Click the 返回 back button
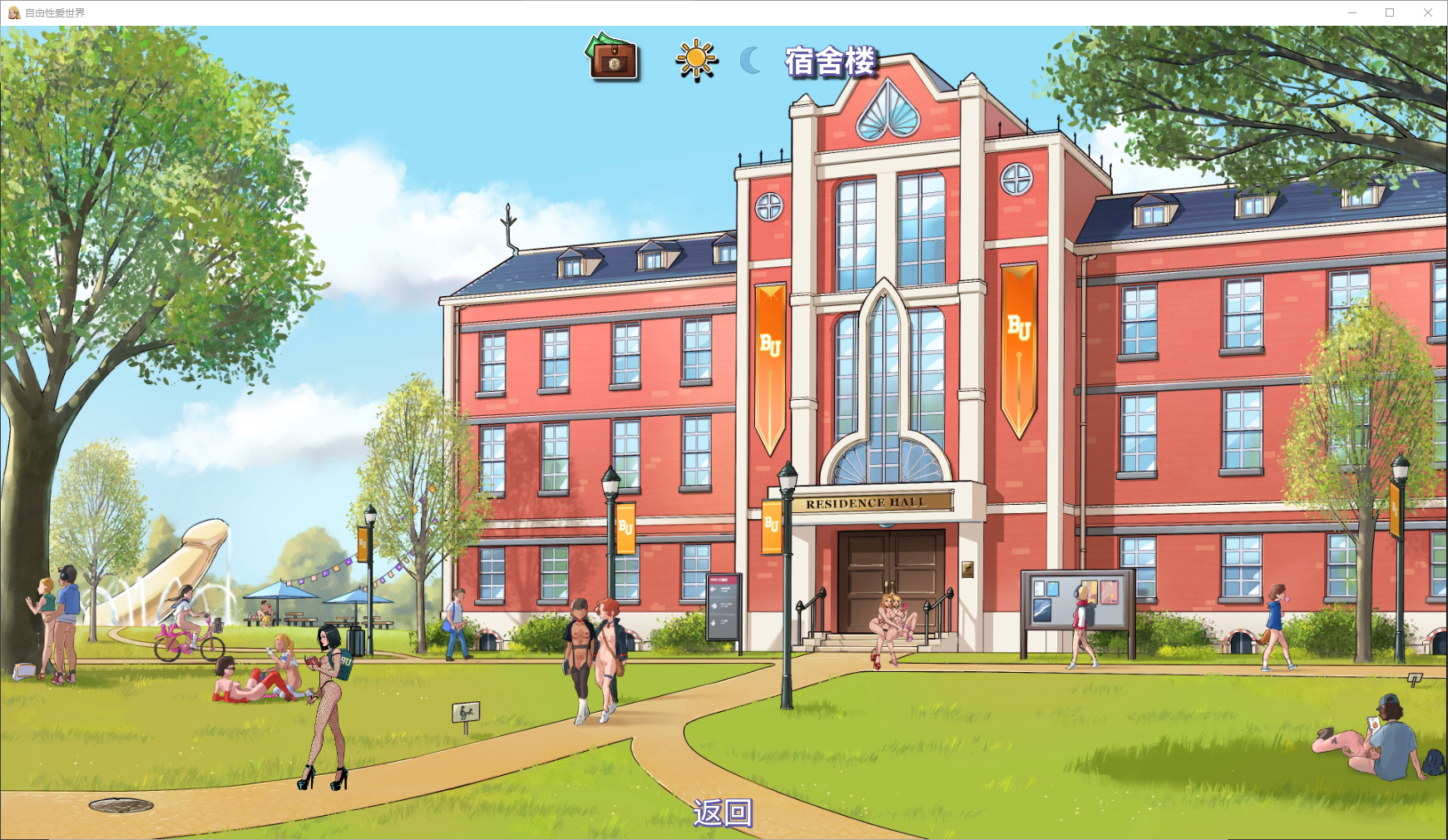The height and width of the screenshot is (840, 1448). [723, 813]
